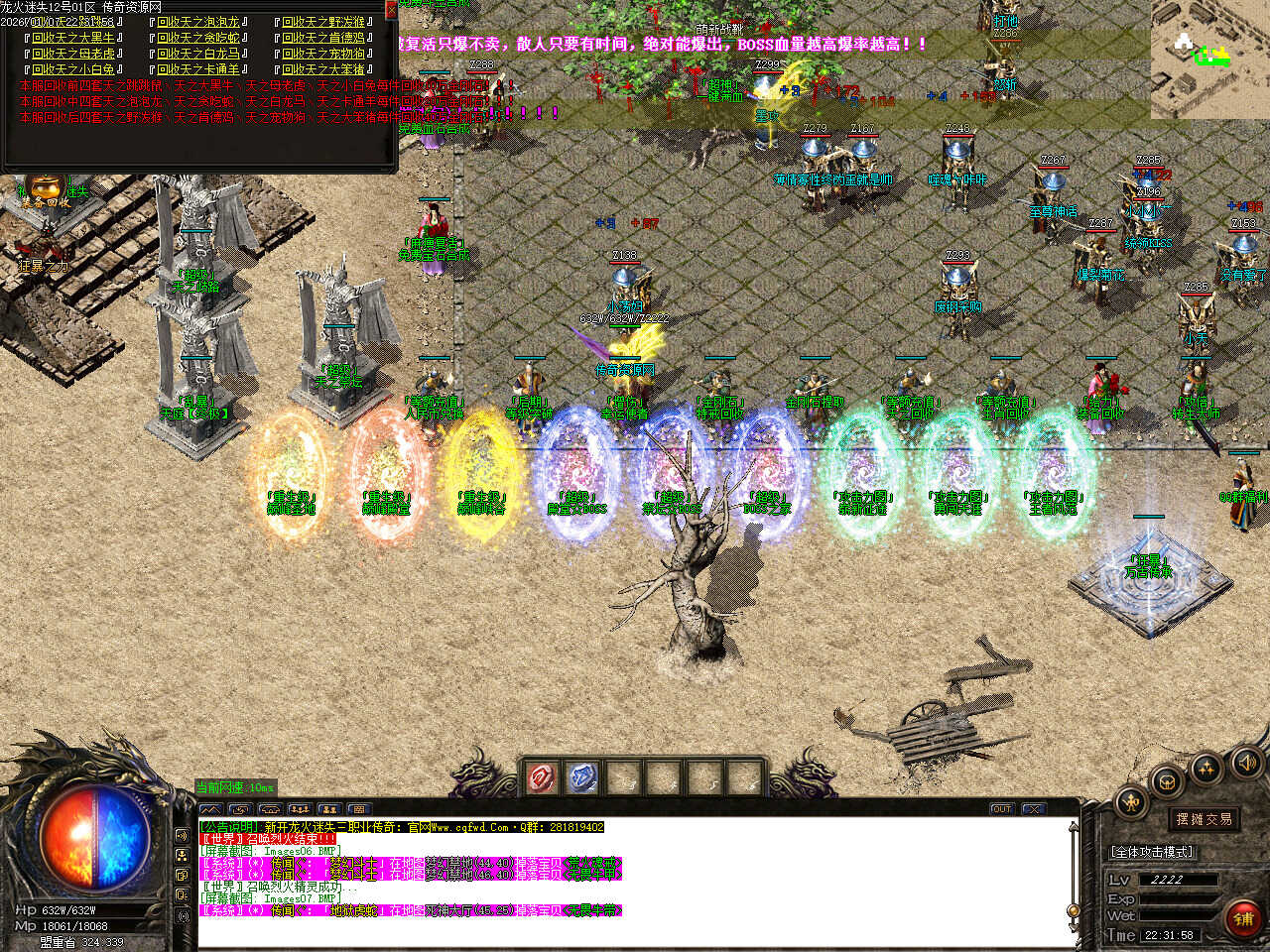Open the red 铺 shop button
The height and width of the screenshot is (952, 1270).
click(x=1243, y=919)
